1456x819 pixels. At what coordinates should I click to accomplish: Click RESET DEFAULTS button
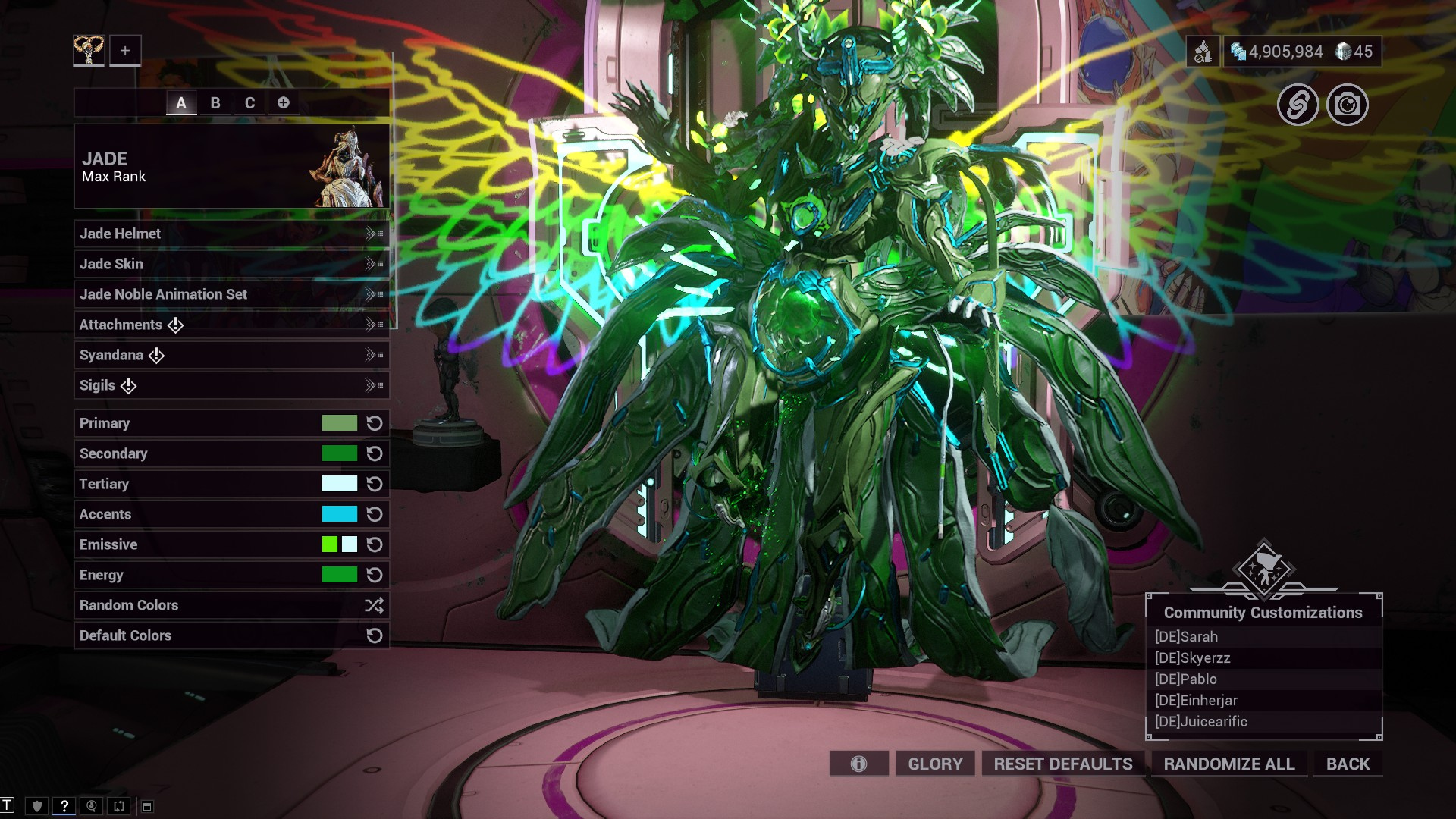[x=1063, y=764]
